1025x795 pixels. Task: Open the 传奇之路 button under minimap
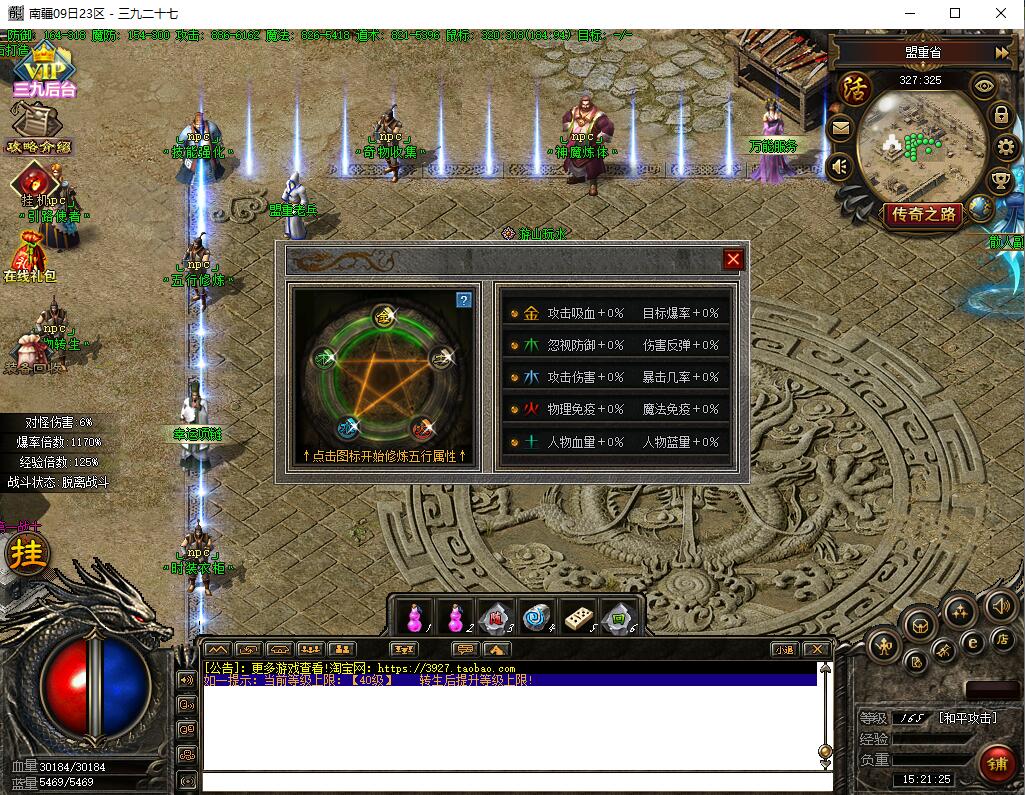[920, 213]
